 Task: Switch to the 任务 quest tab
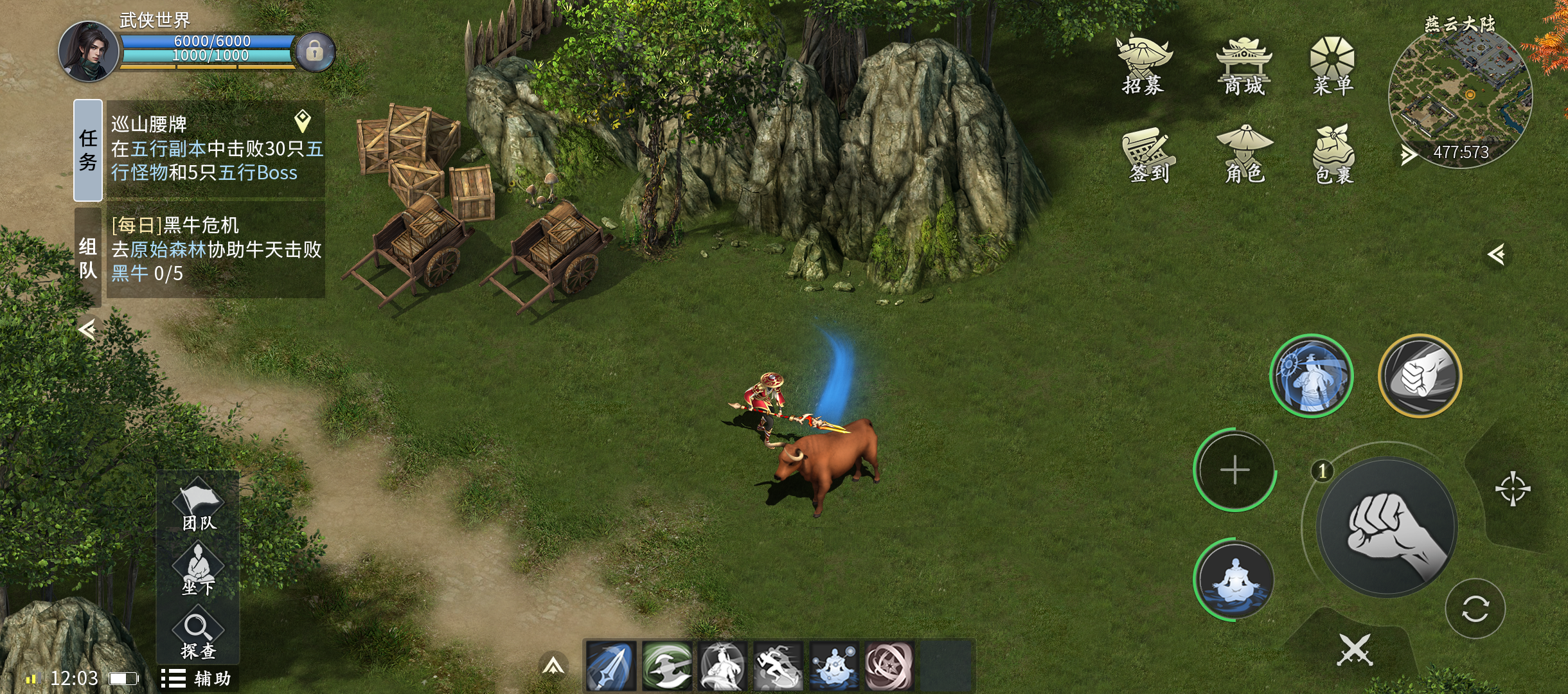88,150
